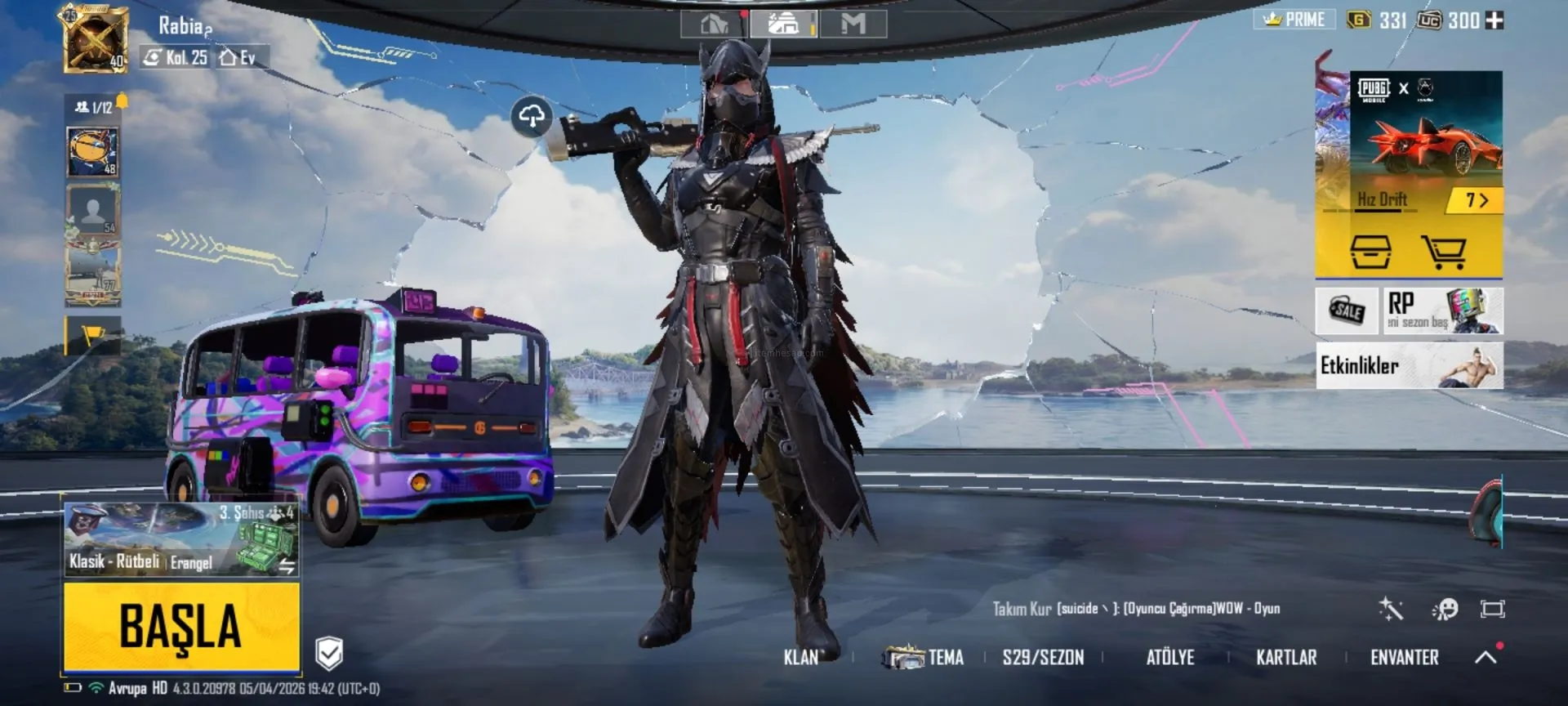Open the supply crate icon
This screenshot has height=706, width=1568.
coord(1370,252)
